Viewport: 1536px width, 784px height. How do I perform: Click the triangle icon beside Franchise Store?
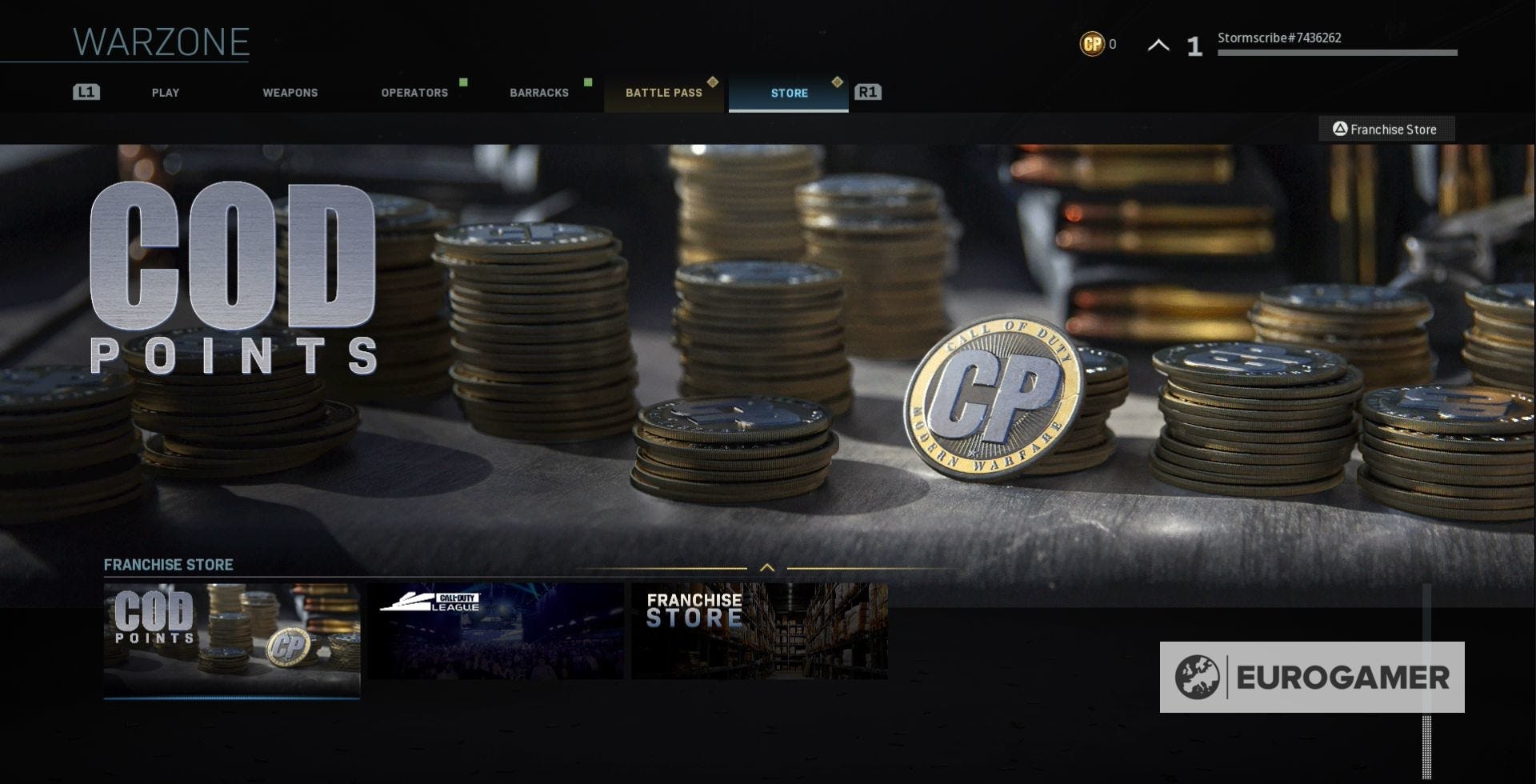[x=1339, y=129]
